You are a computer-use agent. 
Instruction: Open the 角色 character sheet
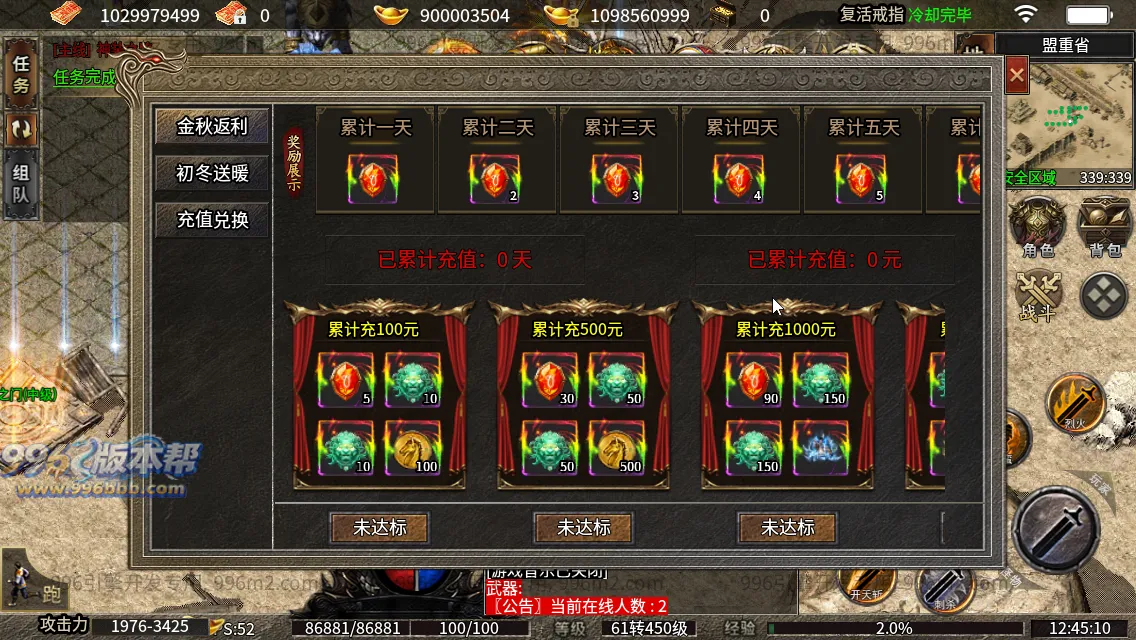click(x=1037, y=228)
